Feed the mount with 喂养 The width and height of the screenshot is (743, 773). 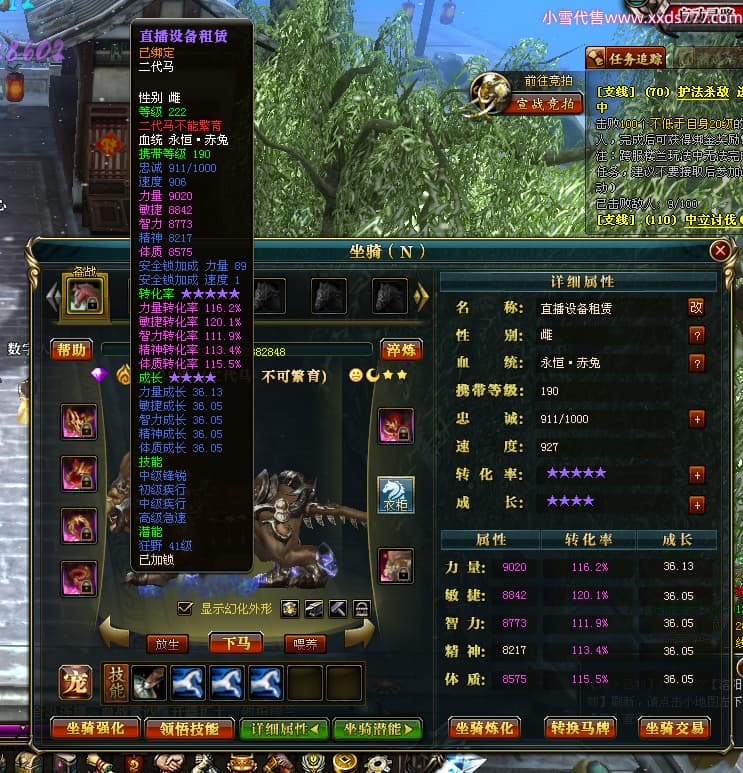coord(305,643)
